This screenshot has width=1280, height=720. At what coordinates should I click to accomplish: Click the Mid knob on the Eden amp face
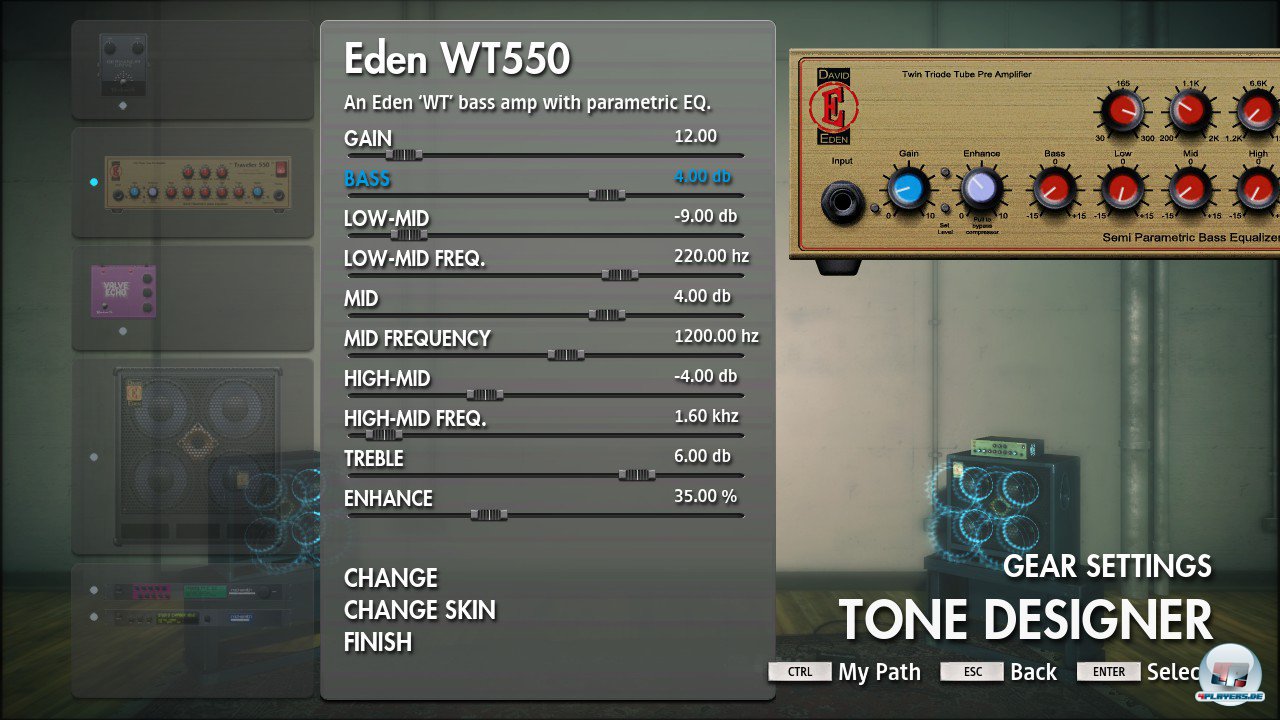point(1190,189)
